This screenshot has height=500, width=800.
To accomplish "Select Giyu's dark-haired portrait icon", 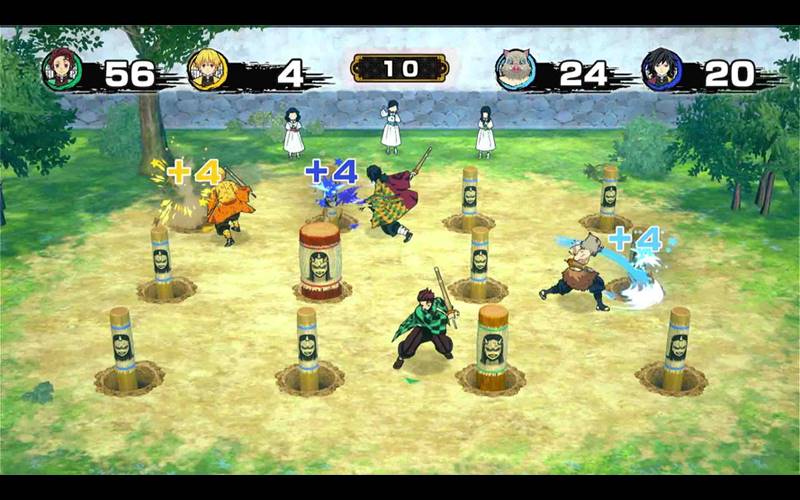I will click(x=662, y=70).
